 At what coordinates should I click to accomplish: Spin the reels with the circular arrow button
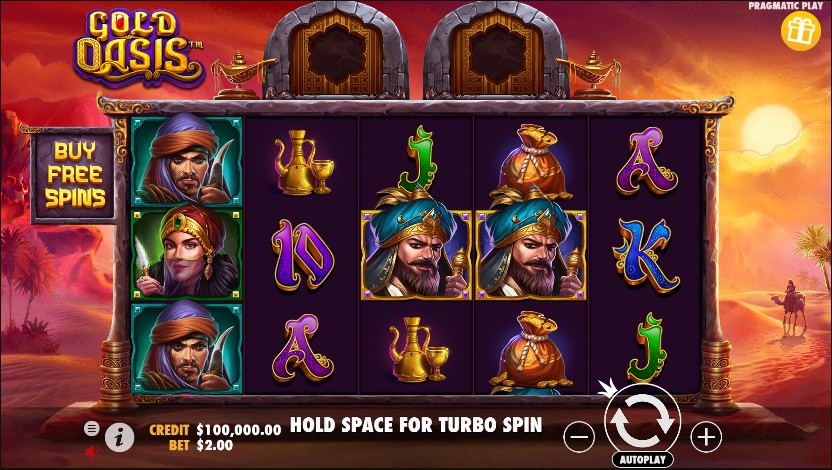[642, 422]
